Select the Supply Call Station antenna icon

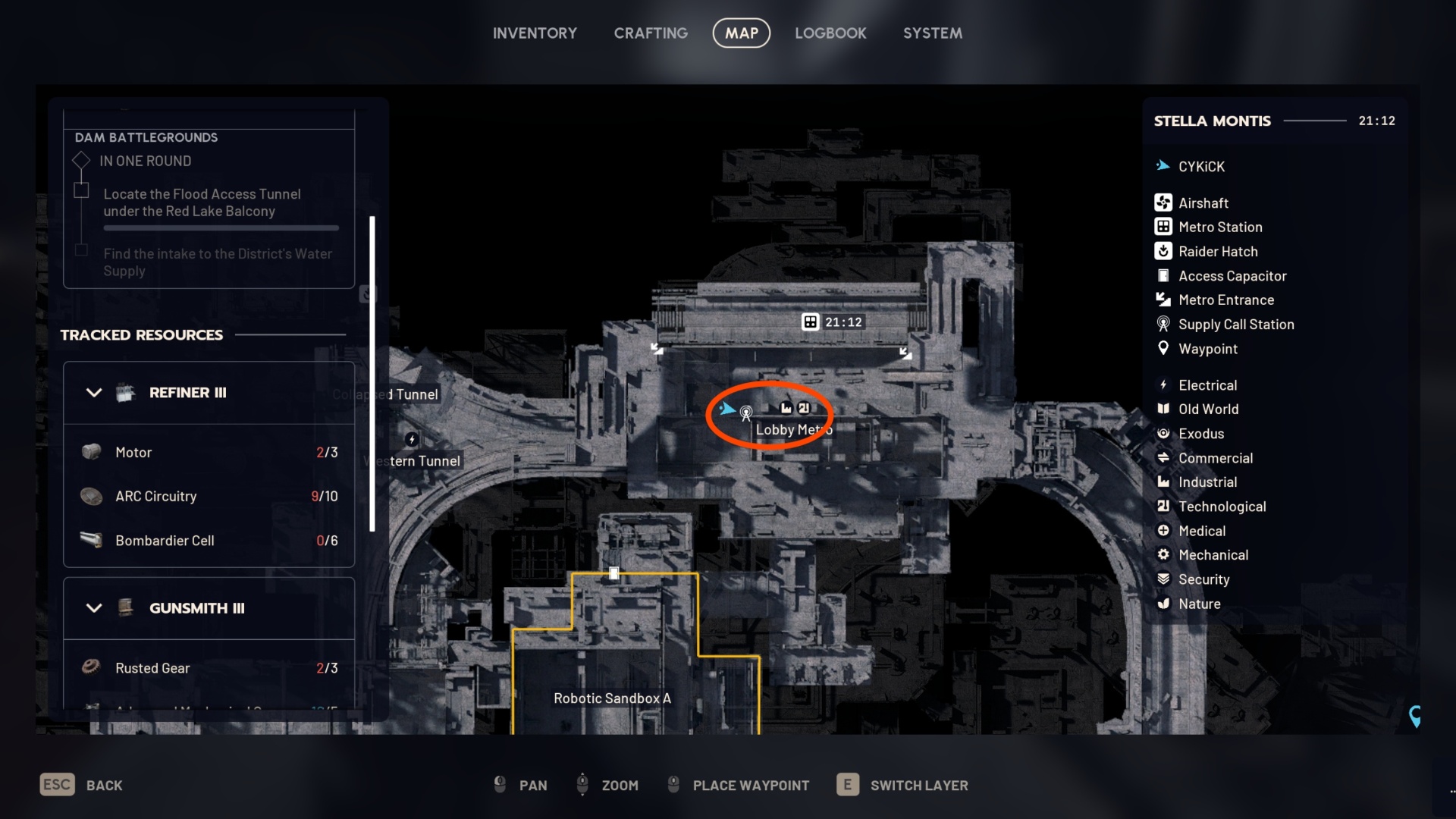click(1163, 324)
